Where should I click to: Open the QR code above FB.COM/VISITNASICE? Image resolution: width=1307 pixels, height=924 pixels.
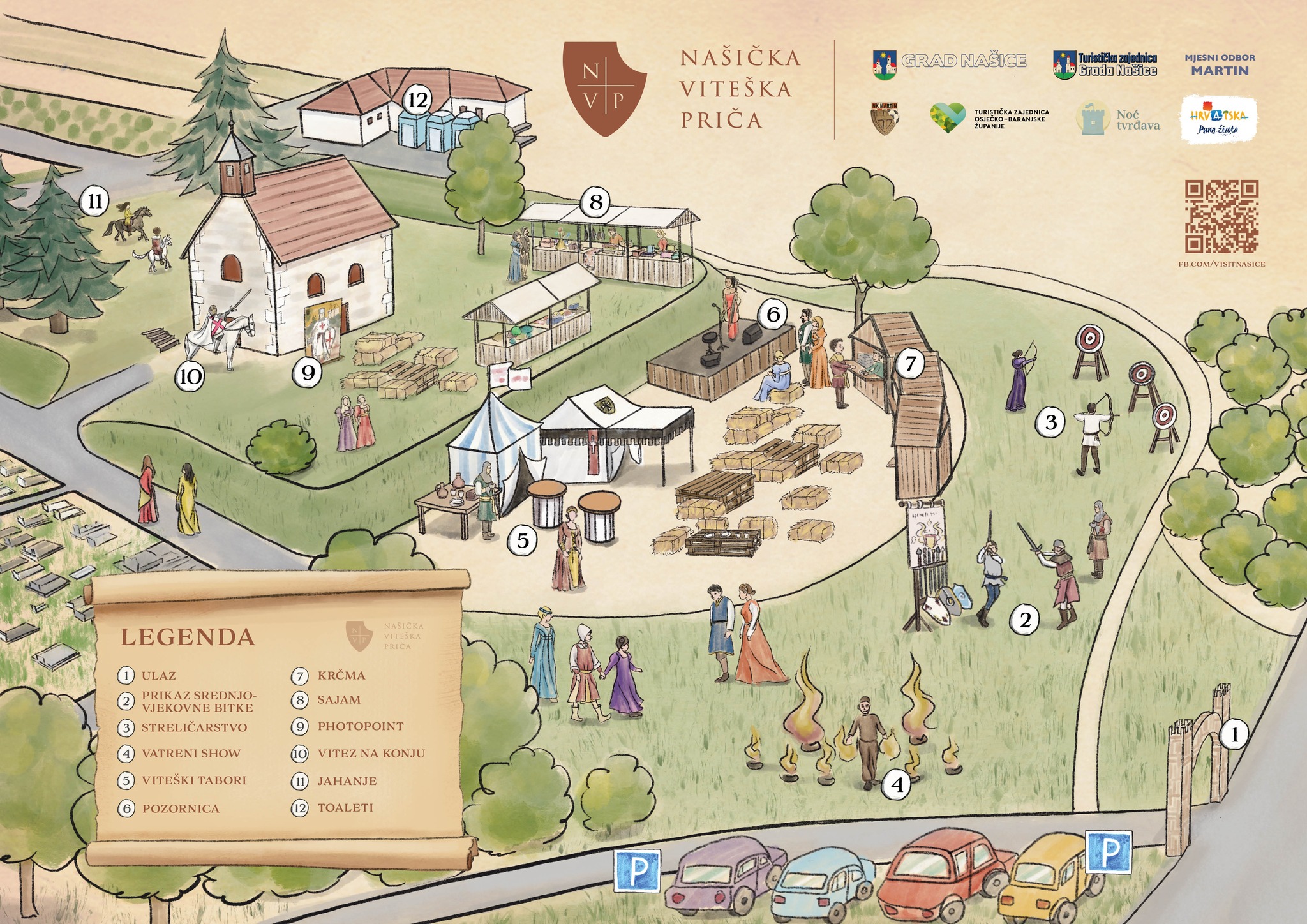1221,216
